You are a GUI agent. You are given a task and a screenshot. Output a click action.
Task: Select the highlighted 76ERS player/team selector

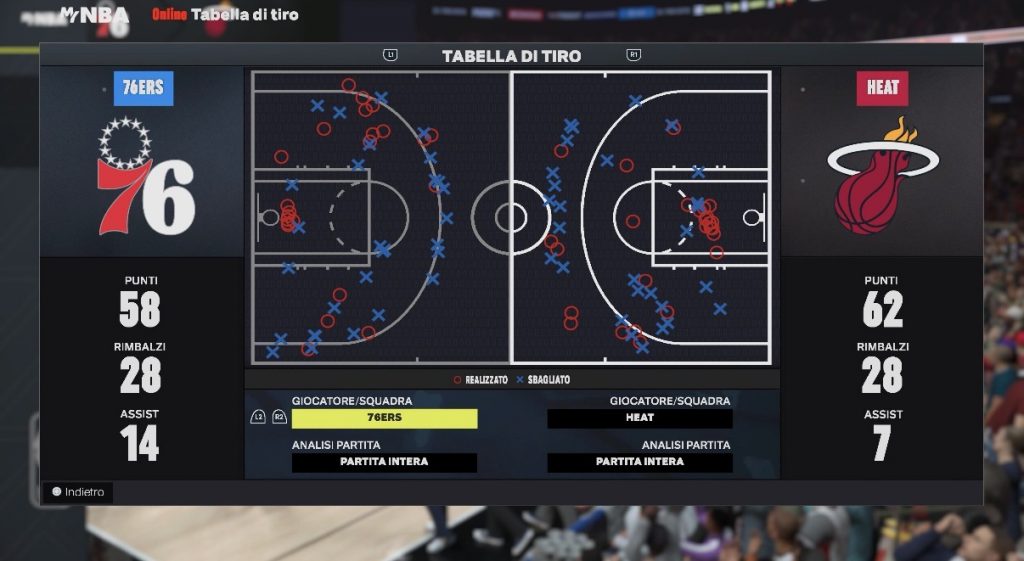pos(384,418)
